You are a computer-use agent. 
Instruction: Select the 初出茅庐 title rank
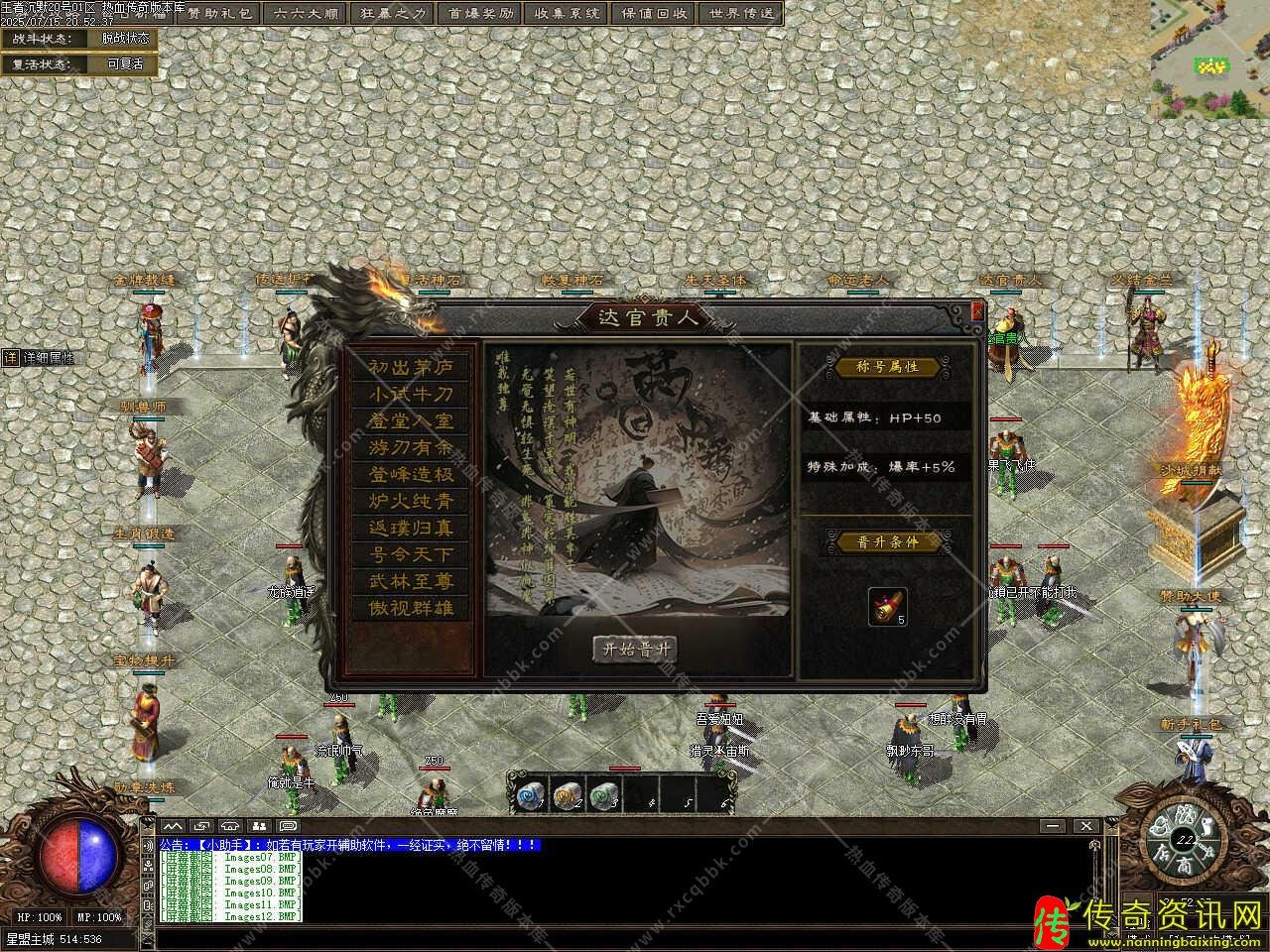pyautogui.click(x=411, y=367)
